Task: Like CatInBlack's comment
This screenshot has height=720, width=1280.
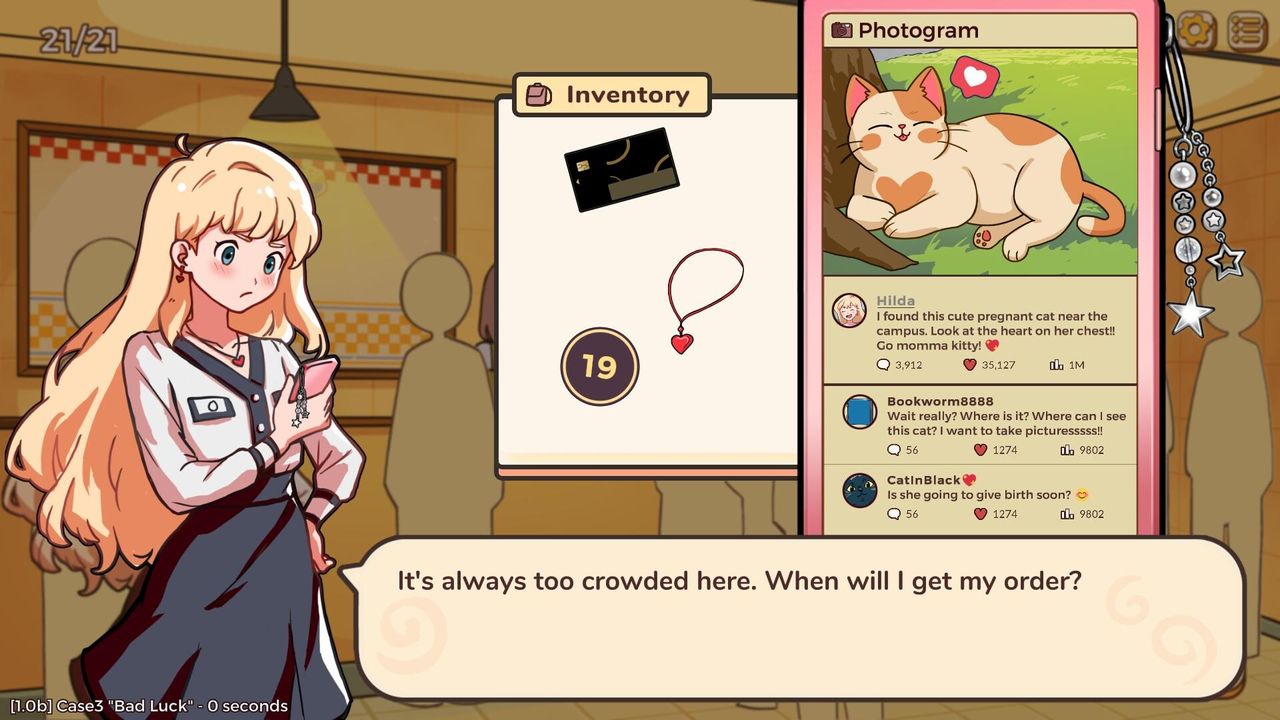Action: 979,514
